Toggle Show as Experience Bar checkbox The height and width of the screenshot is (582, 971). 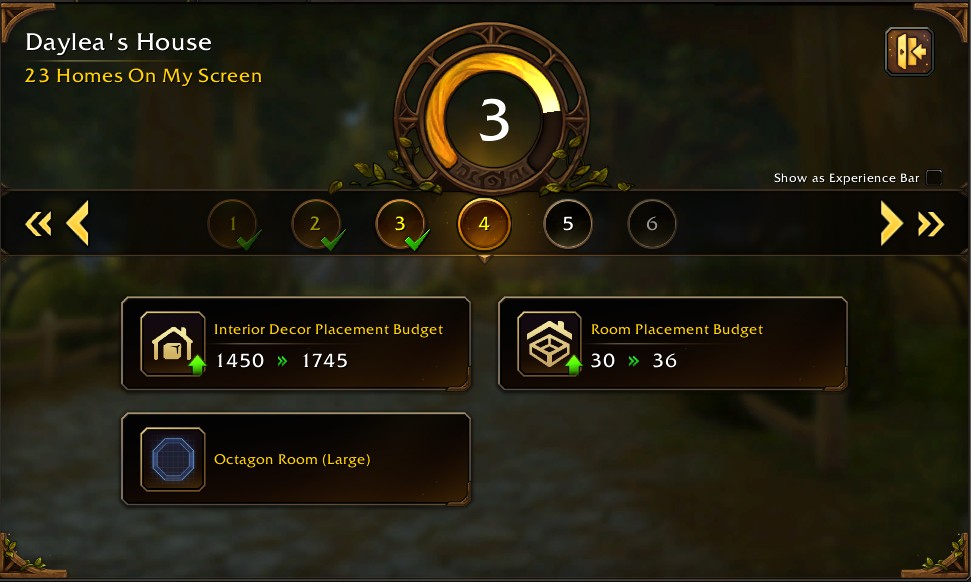(x=934, y=178)
